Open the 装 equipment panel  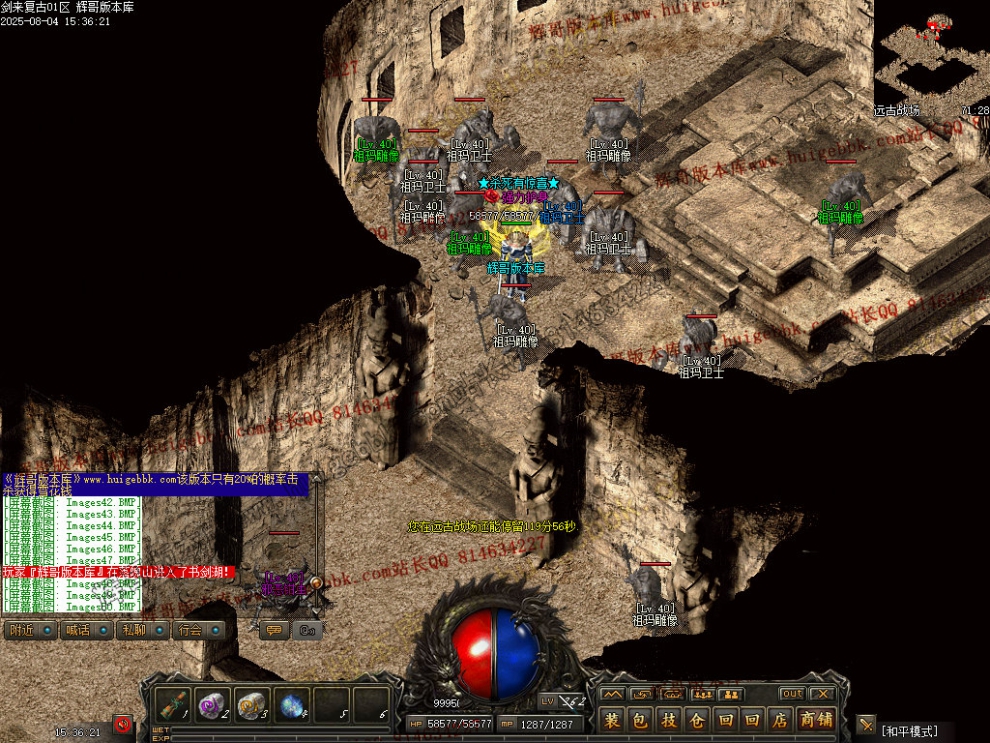pyautogui.click(x=613, y=720)
